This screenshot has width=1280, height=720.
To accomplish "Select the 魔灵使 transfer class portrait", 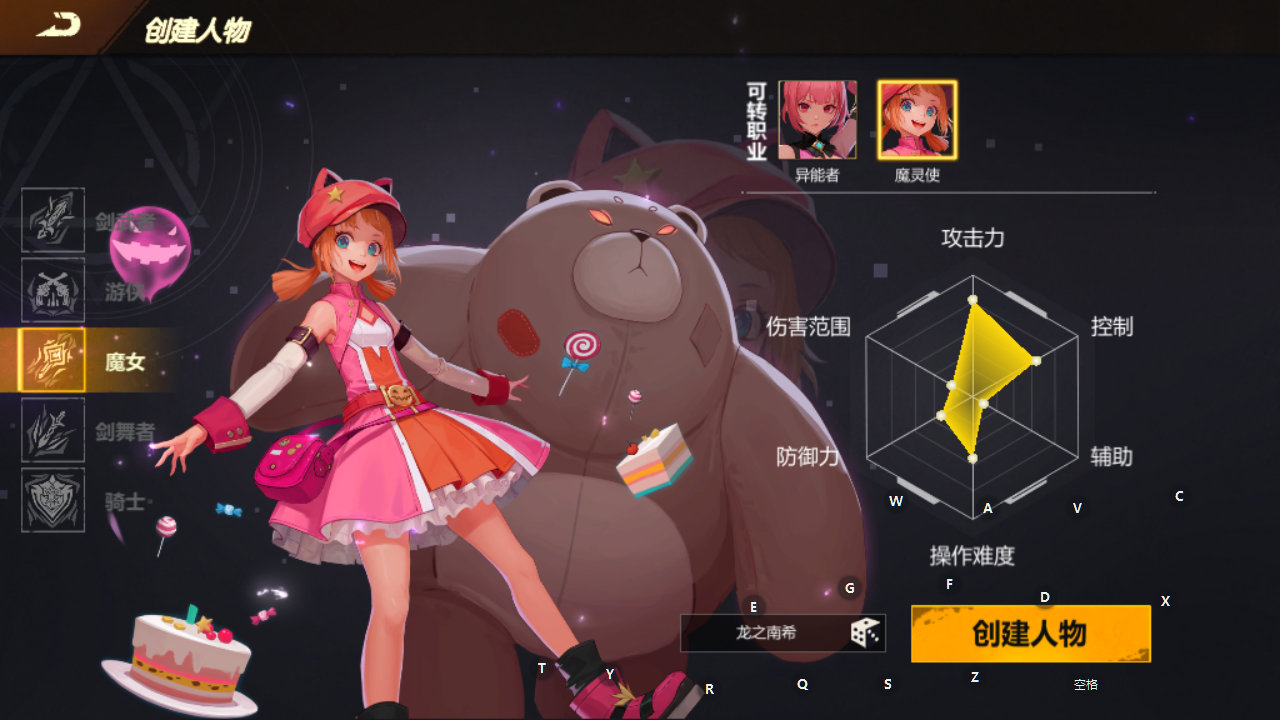I will click(917, 118).
